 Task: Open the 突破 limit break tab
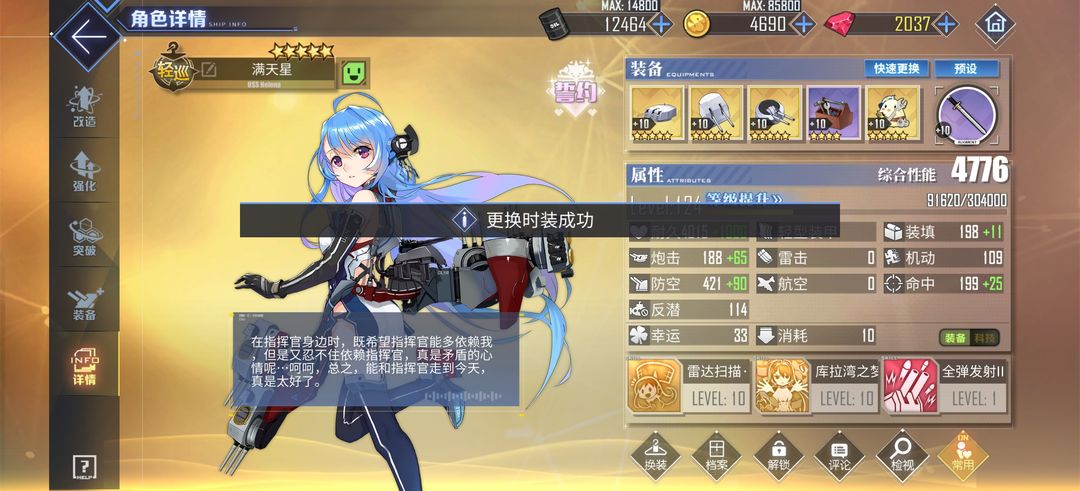click(x=84, y=237)
